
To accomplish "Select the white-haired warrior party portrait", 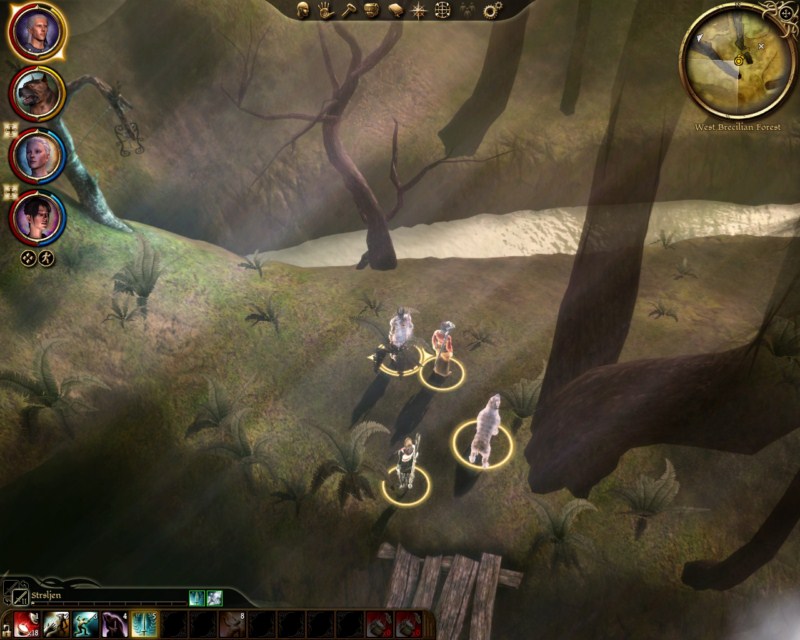I will [37, 31].
